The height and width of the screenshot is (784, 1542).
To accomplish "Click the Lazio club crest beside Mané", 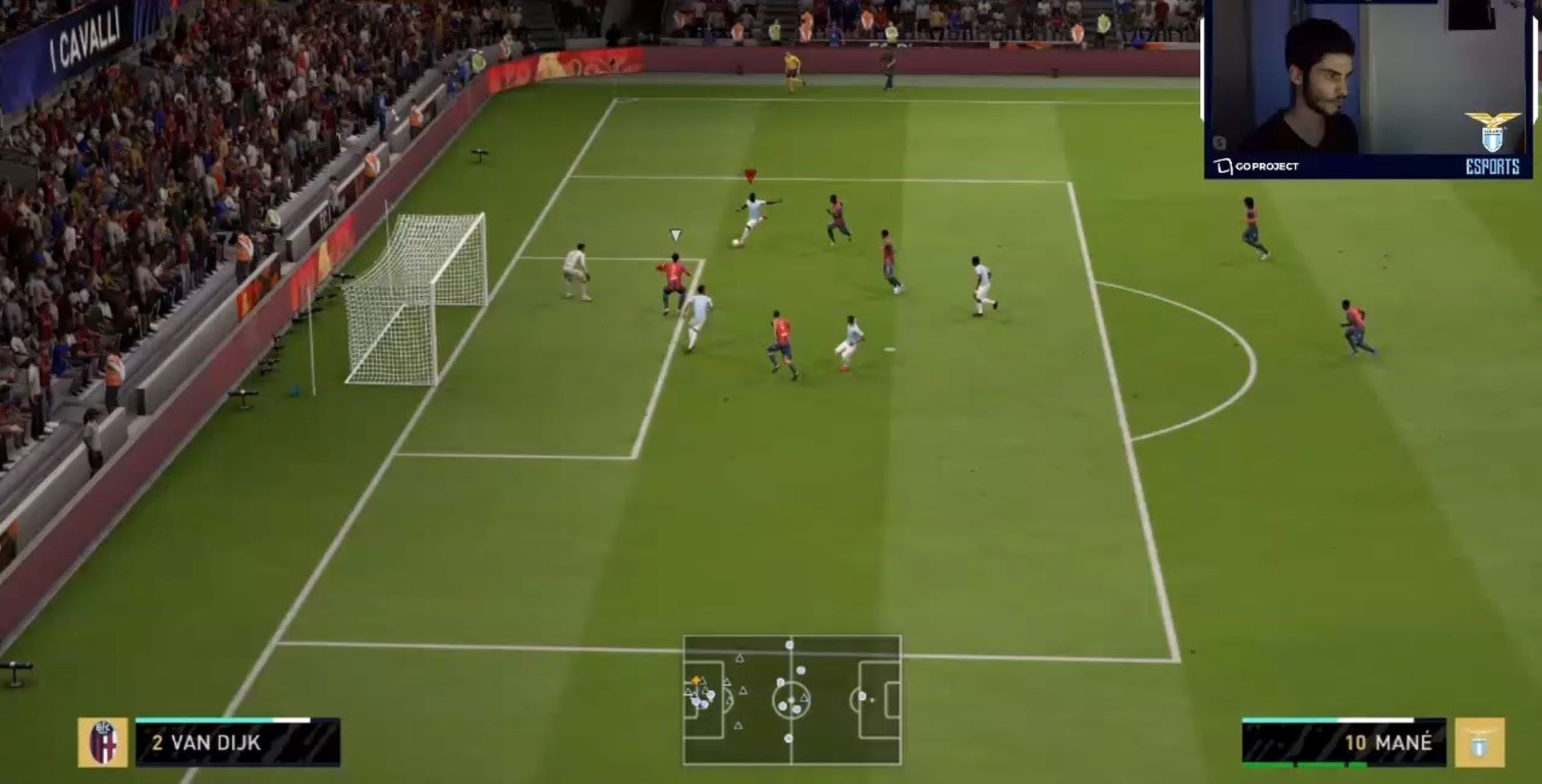I will tap(1480, 743).
